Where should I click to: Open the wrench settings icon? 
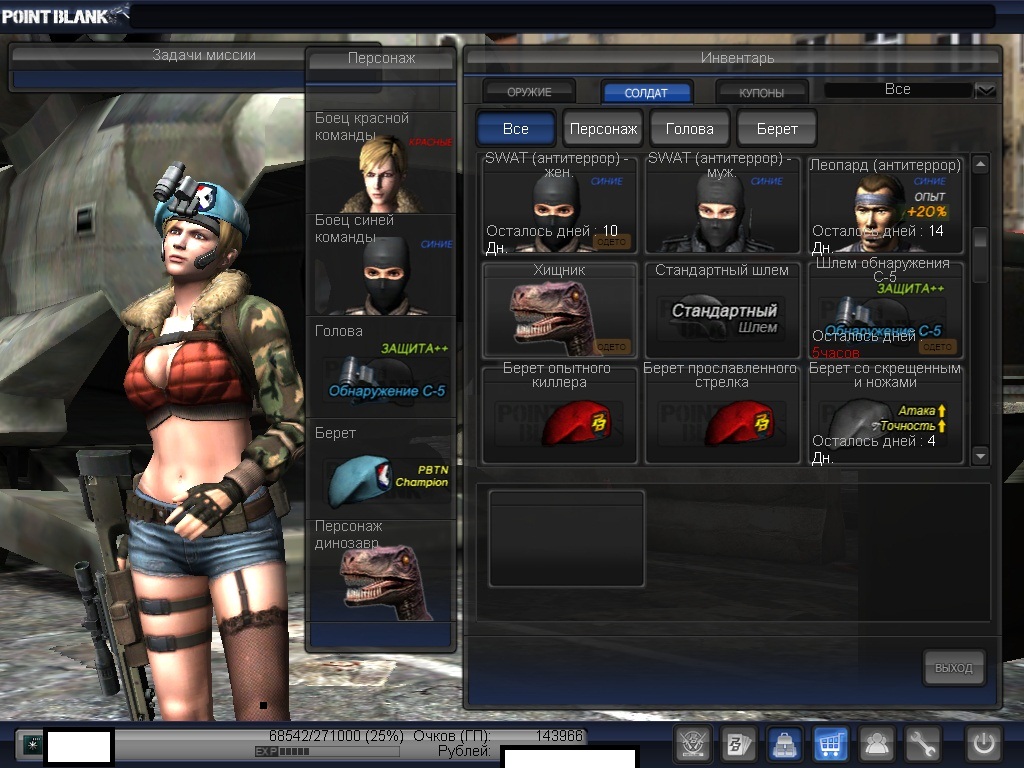click(x=923, y=743)
